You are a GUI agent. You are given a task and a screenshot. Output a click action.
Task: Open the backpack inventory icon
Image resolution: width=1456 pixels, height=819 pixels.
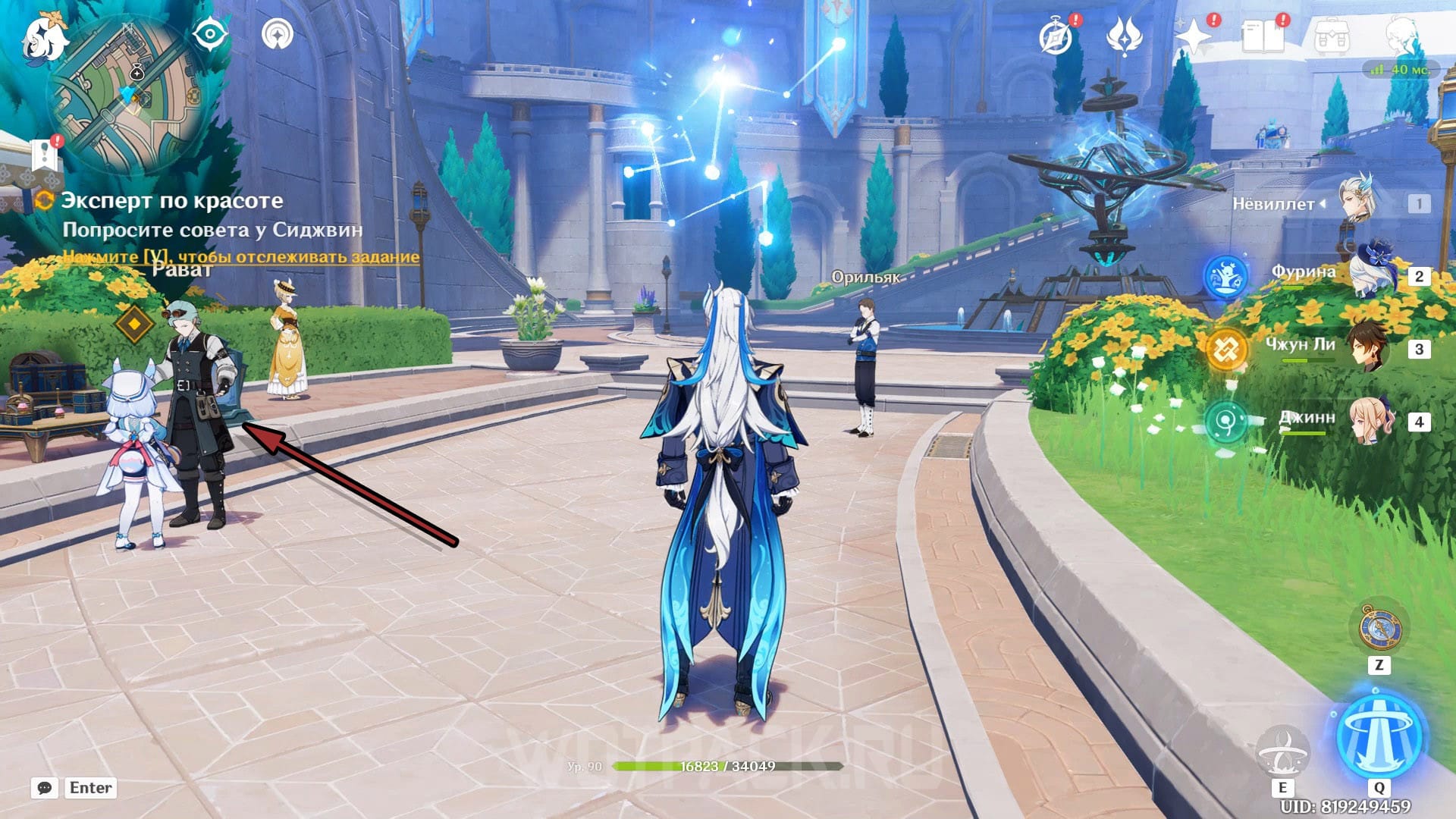coord(1332,36)
